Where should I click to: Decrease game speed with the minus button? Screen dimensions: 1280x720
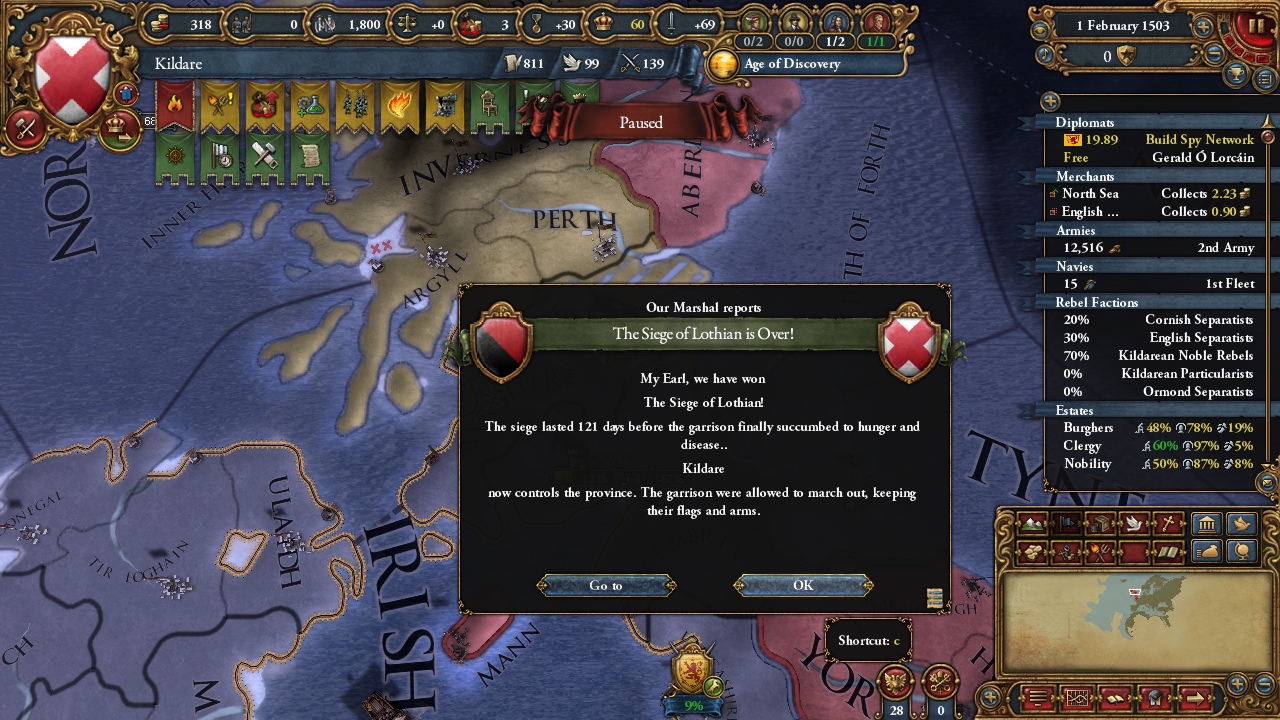pyautogui.click(x=1214, y=56)
